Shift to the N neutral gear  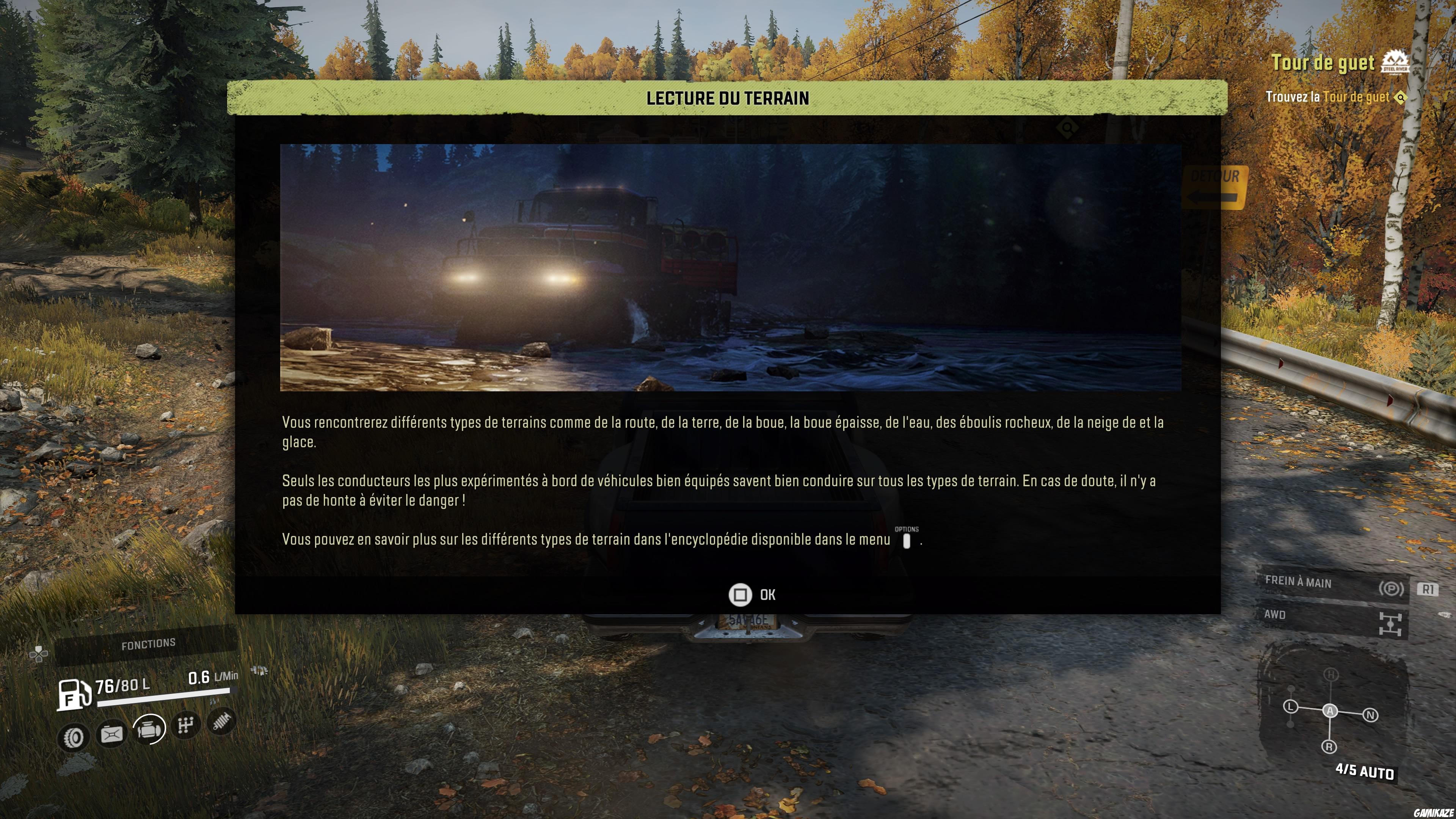[1371, 715]
